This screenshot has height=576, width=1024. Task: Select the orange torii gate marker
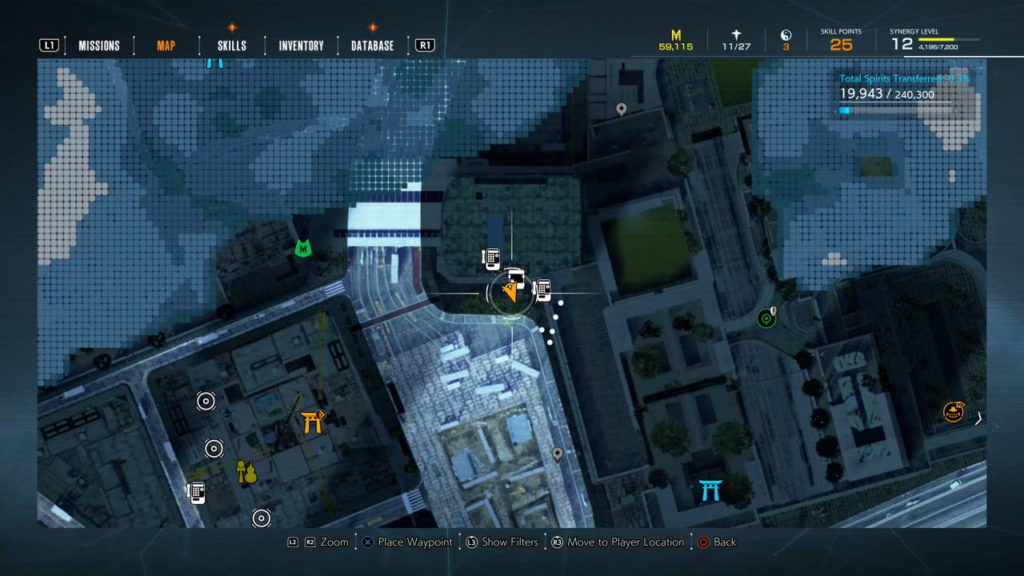point(313,422)
